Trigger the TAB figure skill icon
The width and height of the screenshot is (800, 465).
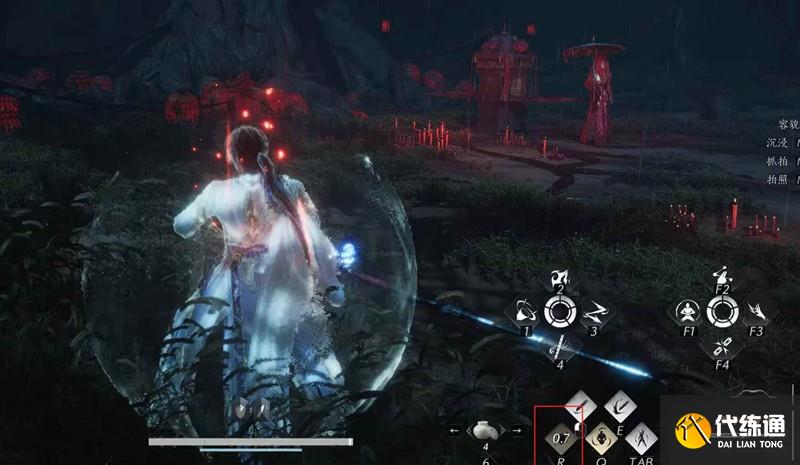click(640, 437)
